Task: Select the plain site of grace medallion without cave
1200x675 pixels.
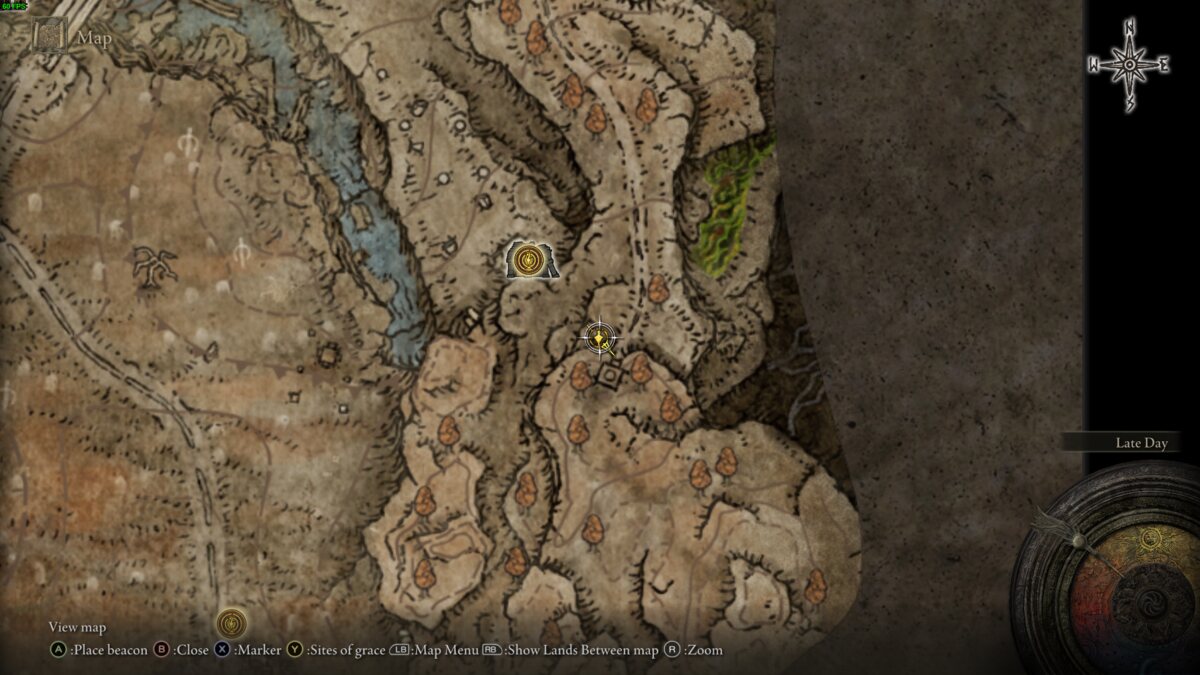Action: (232, 623)
